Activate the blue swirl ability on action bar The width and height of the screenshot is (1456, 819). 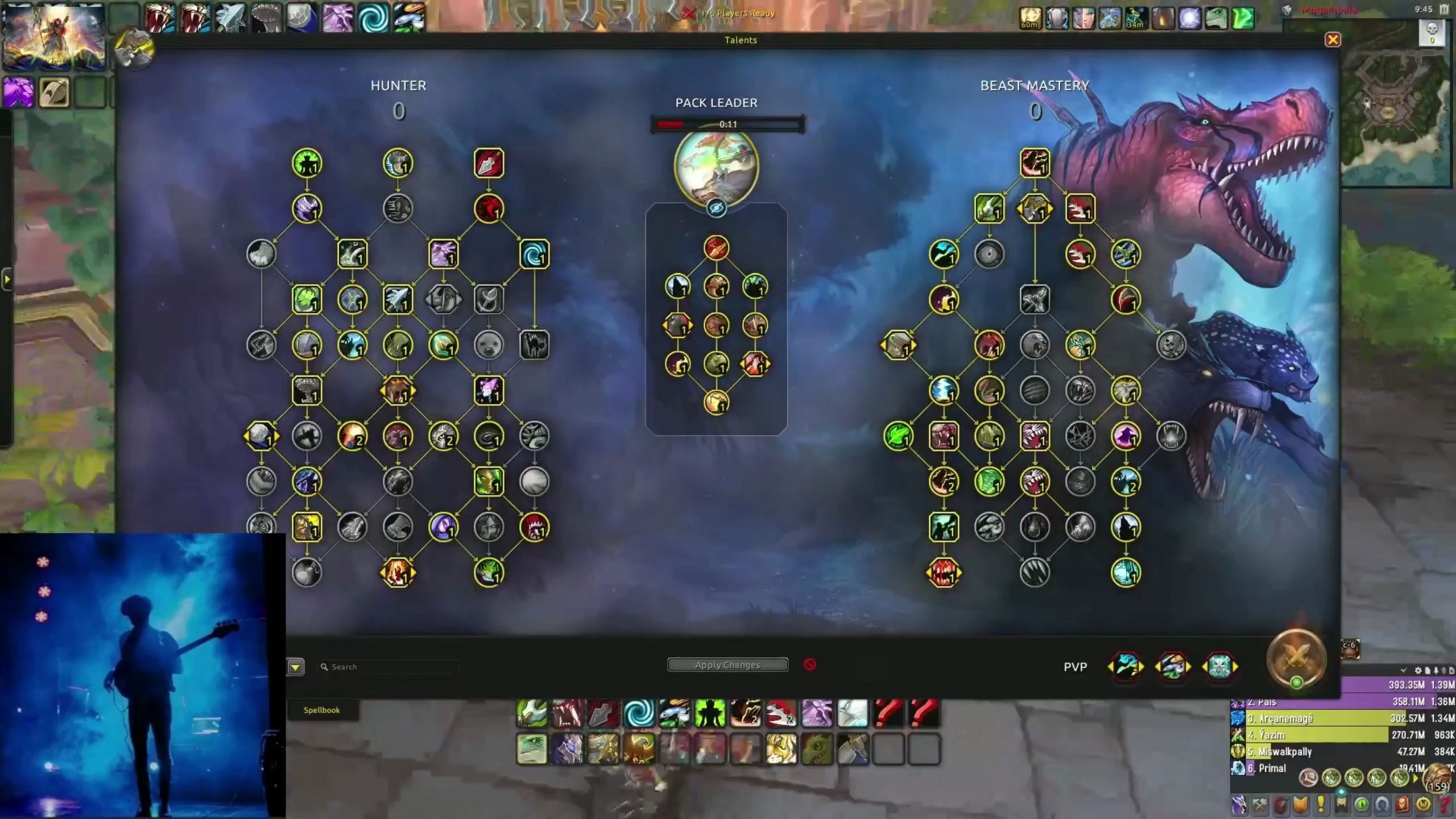638,713
